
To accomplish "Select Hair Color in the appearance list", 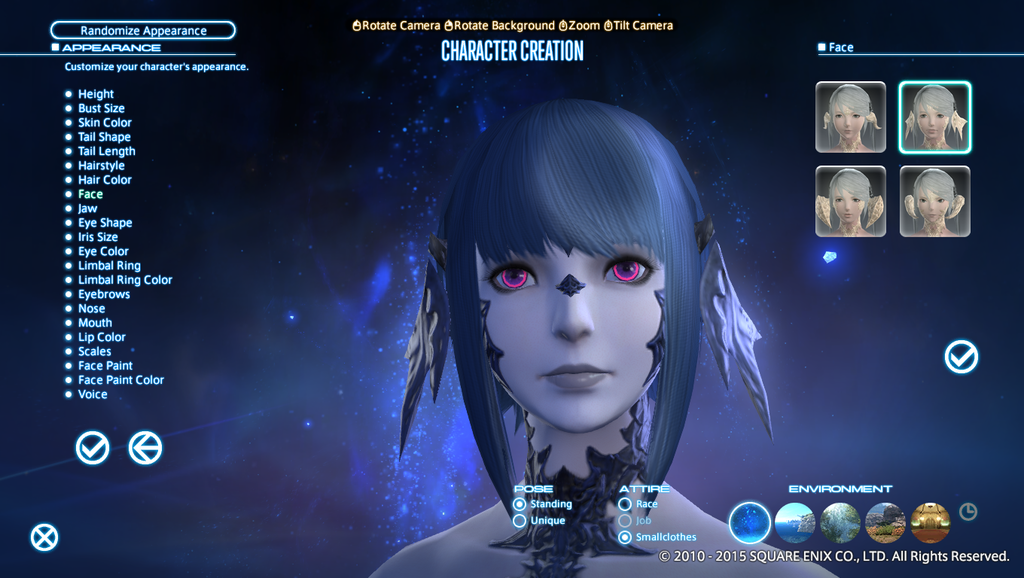I will [104, 180].
